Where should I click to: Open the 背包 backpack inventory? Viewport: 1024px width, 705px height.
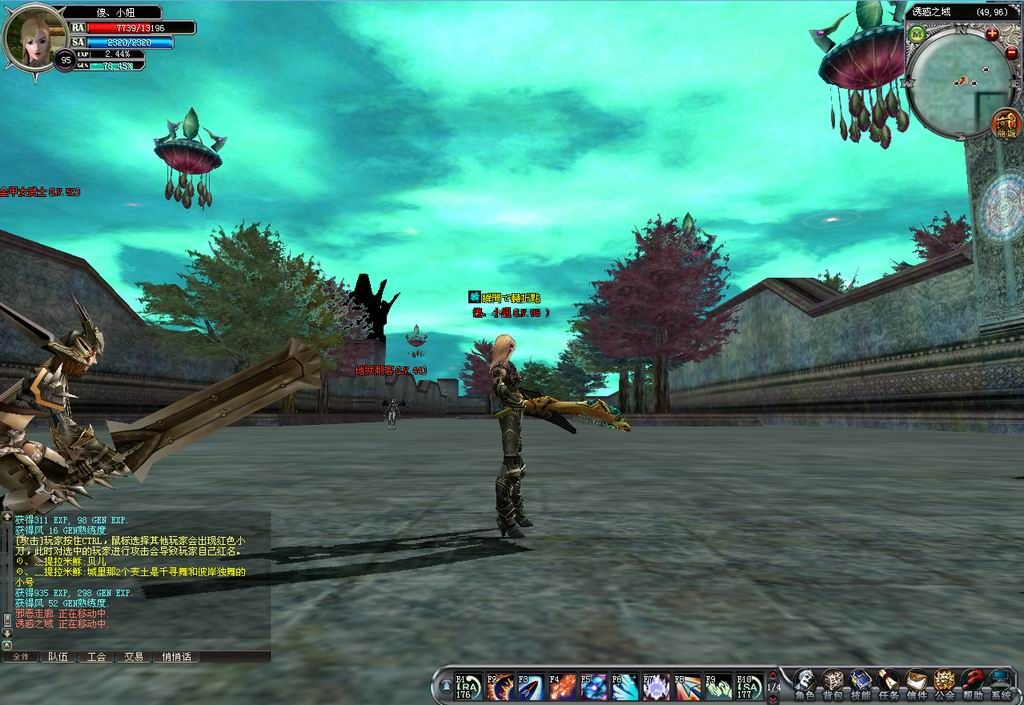832,683
